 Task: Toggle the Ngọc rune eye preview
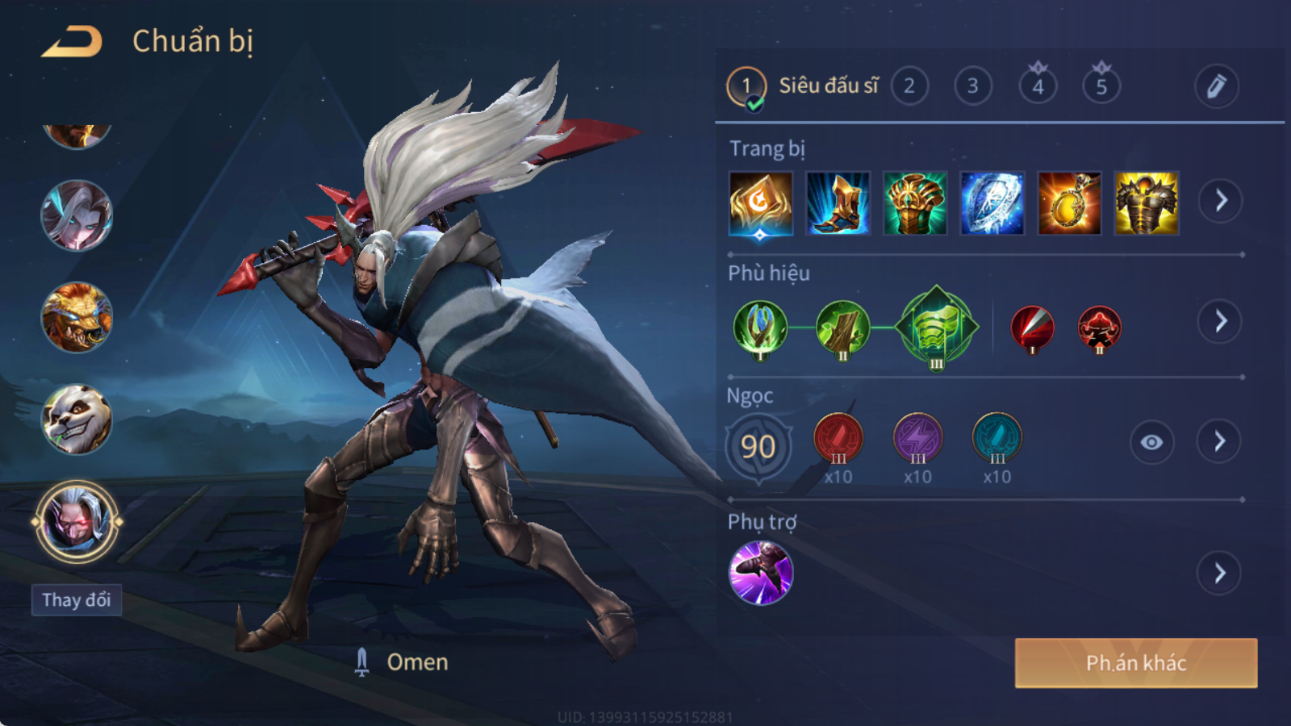click(1151, 442)
